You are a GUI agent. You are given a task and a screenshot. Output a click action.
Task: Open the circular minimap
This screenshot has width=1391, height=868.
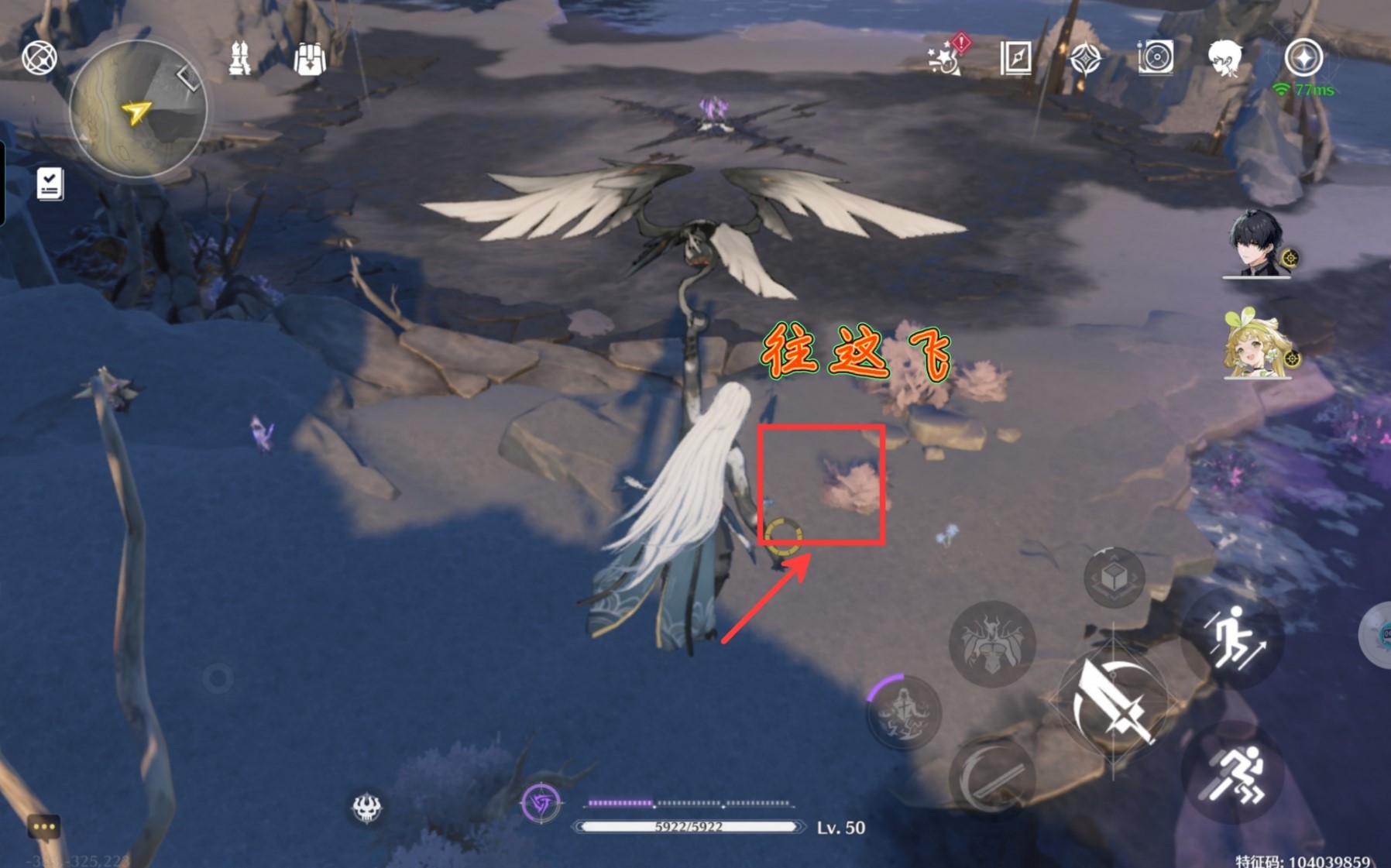(138, 109)
